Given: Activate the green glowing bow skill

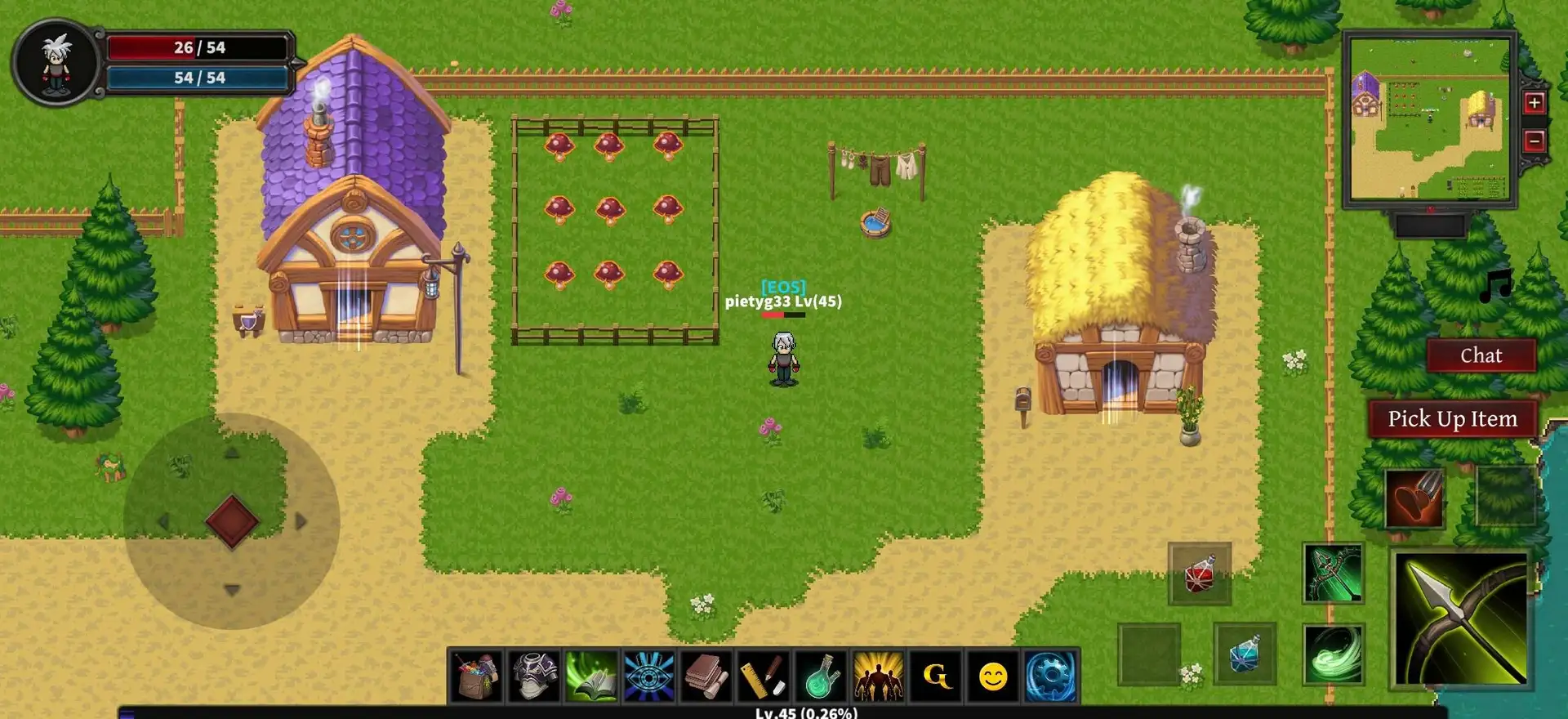Looking at the screenshot, I should click(1333, 574).
